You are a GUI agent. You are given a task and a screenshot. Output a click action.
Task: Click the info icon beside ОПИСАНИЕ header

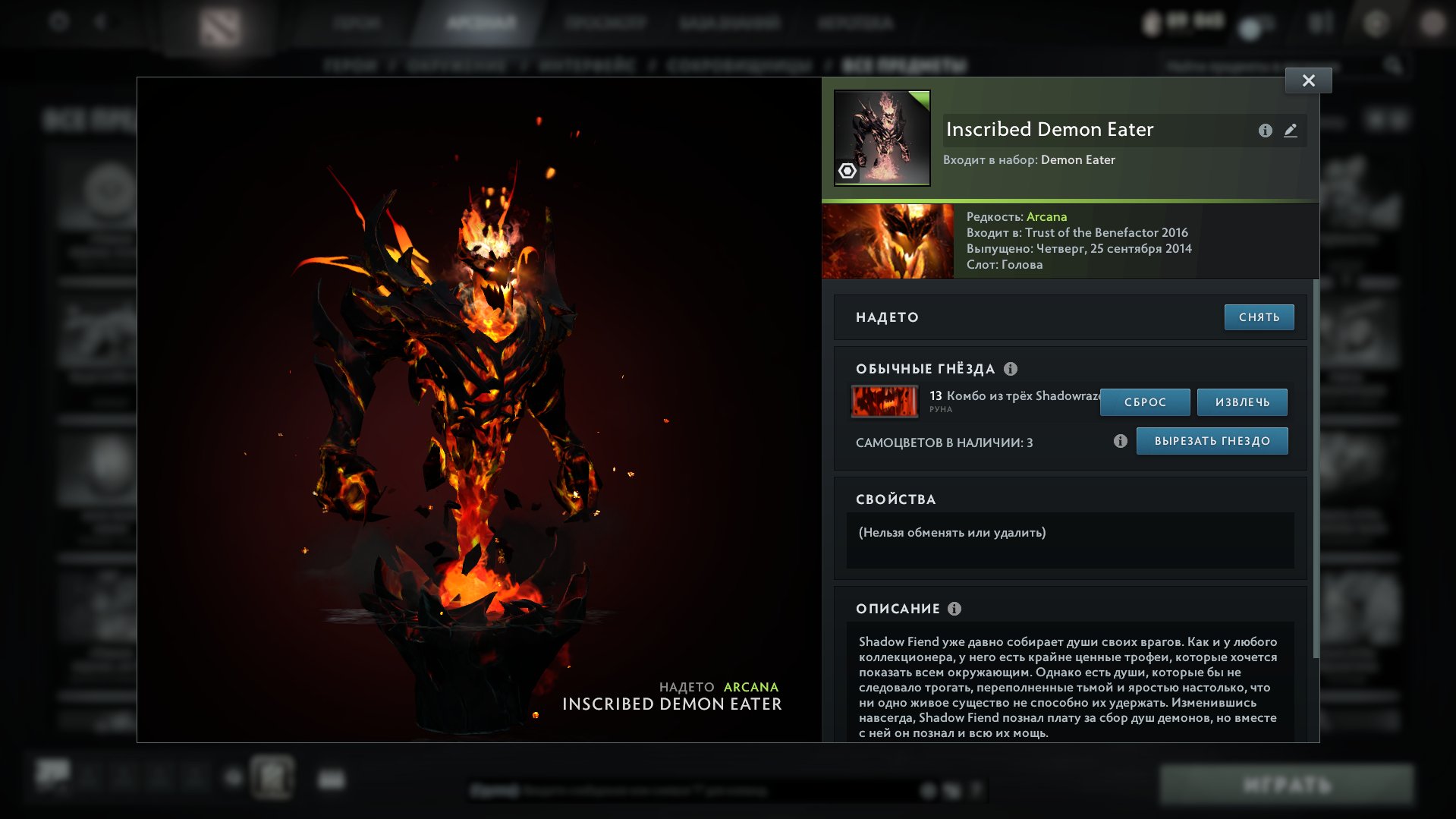[954, 609]
